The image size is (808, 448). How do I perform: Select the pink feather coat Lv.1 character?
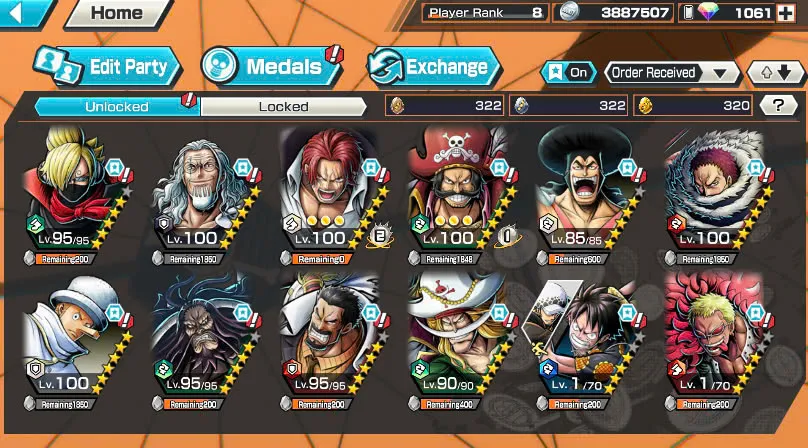pos(715,343)
